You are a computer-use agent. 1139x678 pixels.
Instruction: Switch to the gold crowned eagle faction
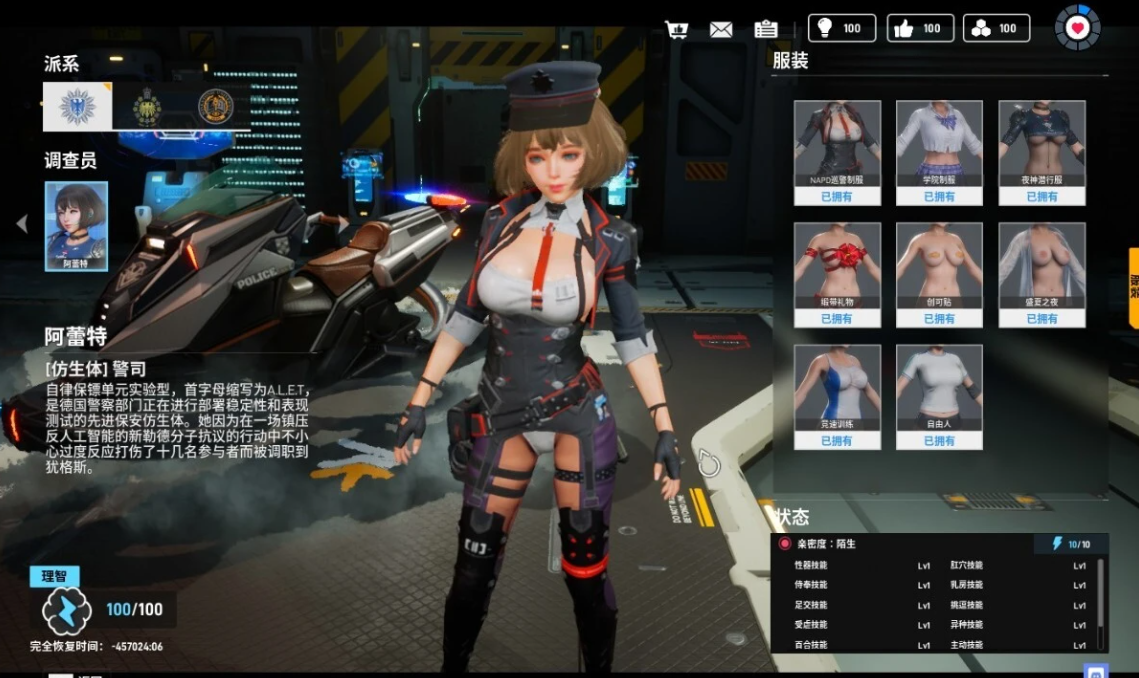(147, 106)
